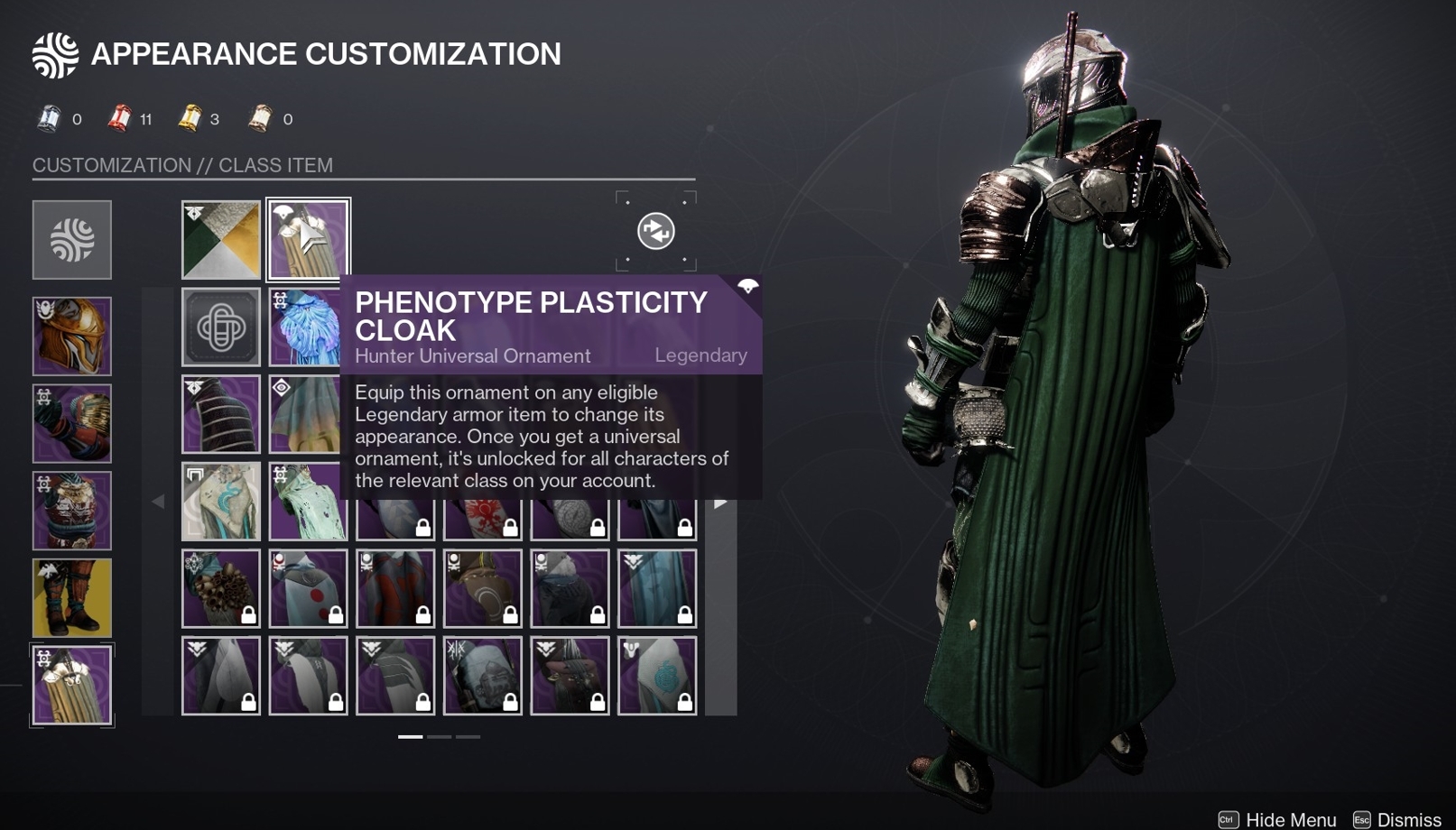The width and height of the screenshot is (1456, 830).
Task: Click the second page indicator dot
Action: (441, 736)
